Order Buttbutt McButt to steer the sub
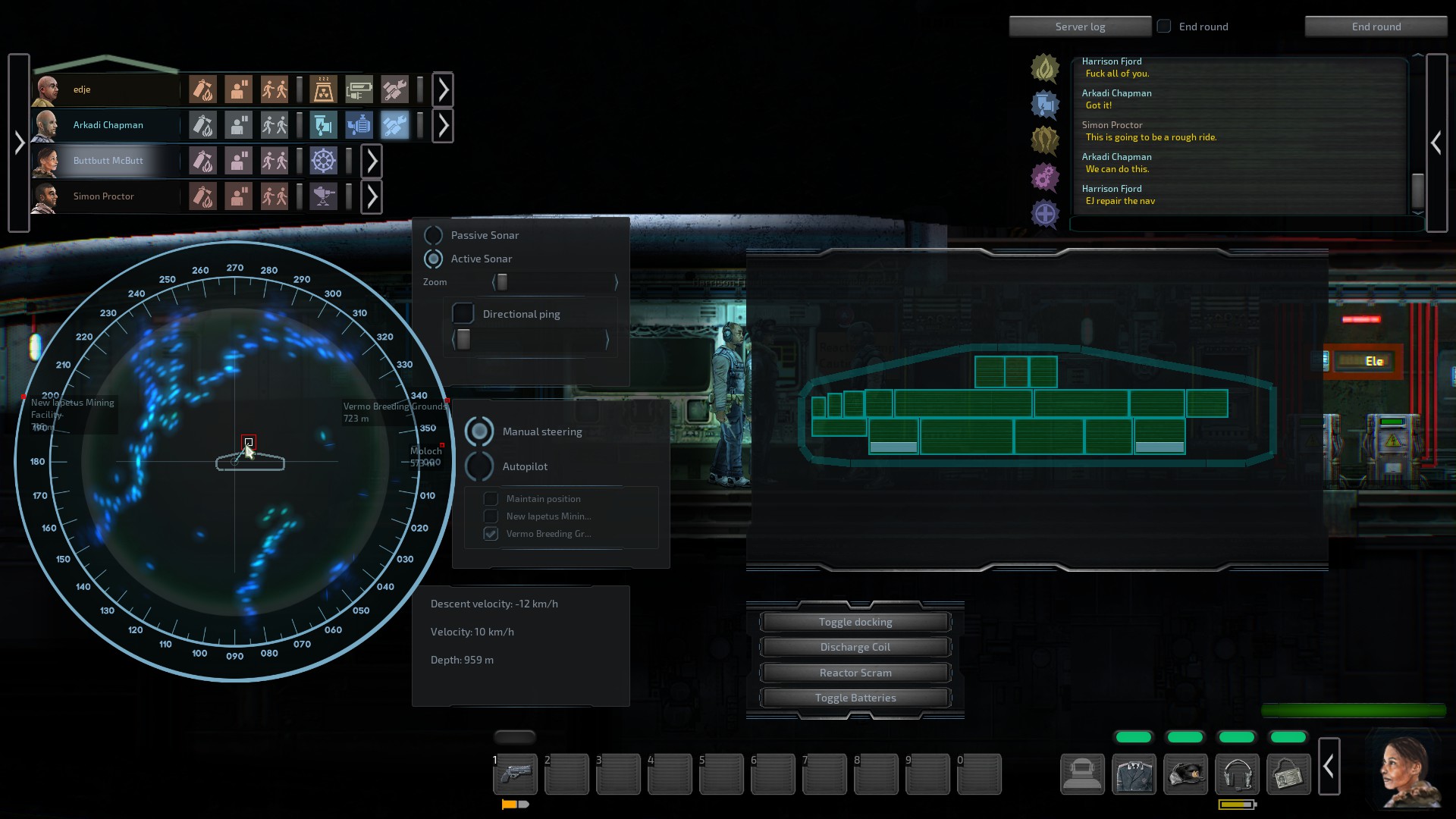 324,161
